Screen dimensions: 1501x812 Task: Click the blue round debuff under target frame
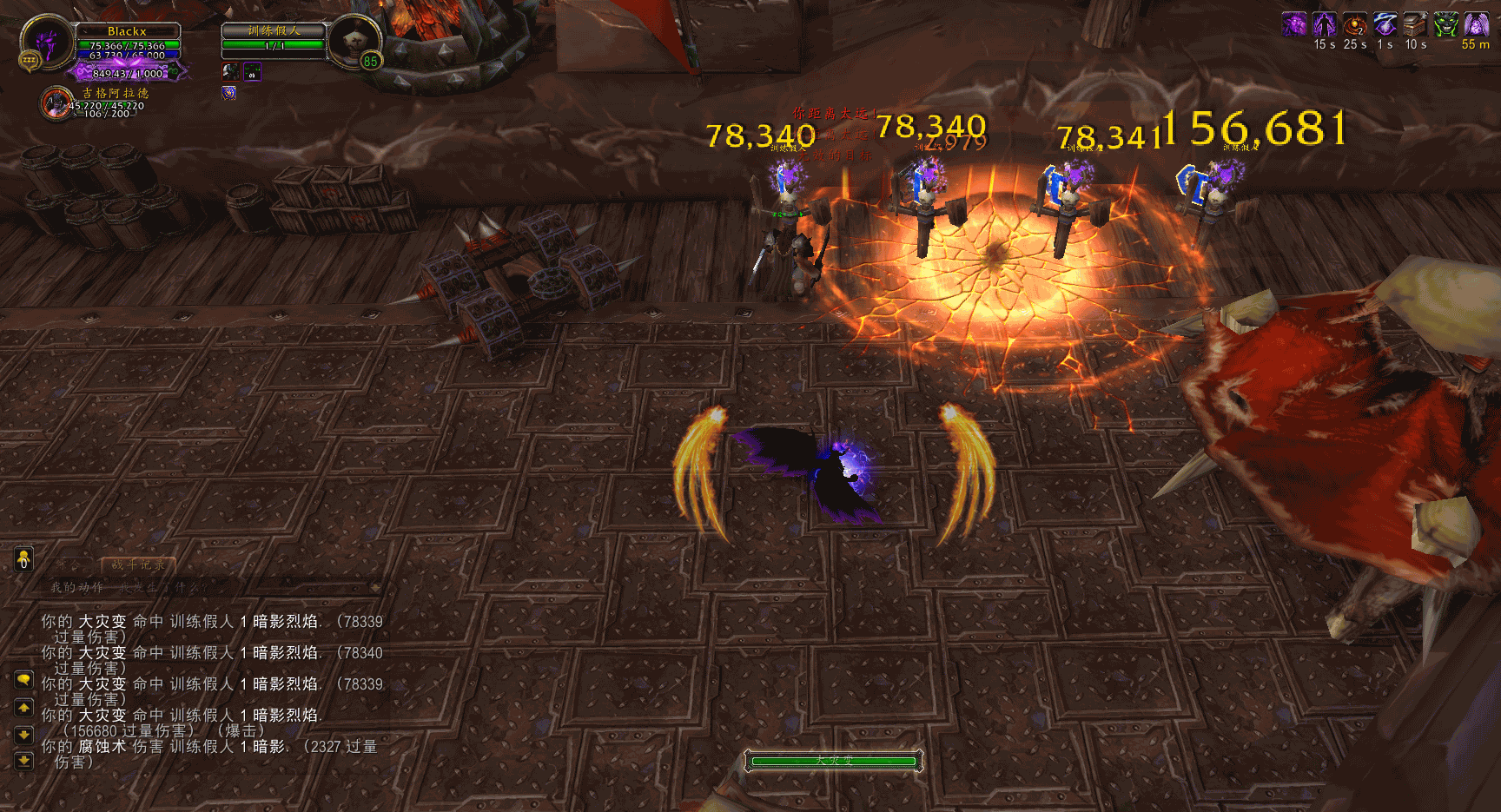click(228, 92)
